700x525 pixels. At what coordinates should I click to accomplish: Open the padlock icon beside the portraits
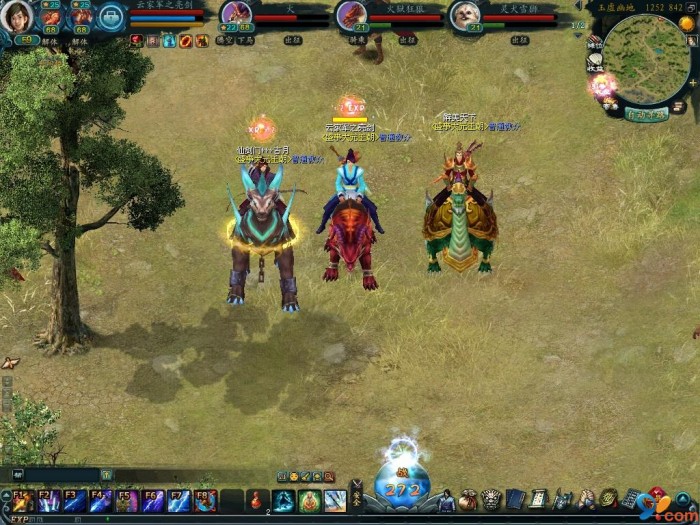point(111,16)
